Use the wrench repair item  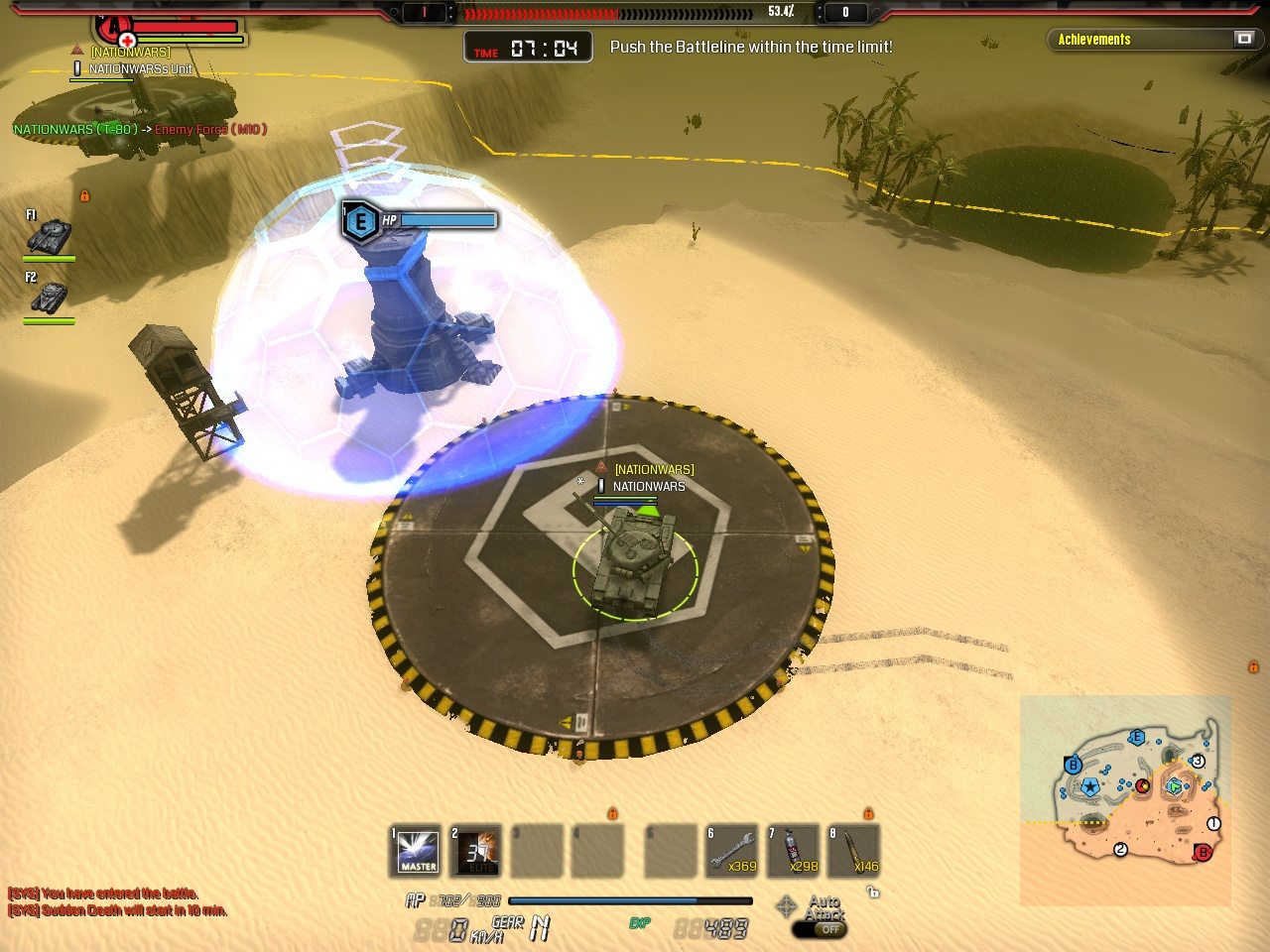click(733, 851)
